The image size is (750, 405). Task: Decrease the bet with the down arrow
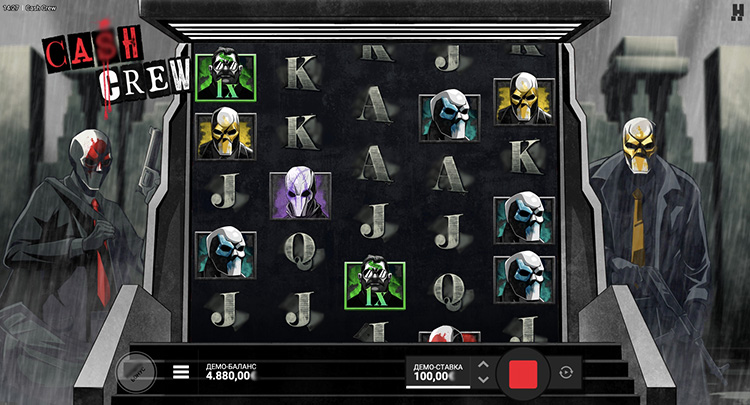coord(483,380)
